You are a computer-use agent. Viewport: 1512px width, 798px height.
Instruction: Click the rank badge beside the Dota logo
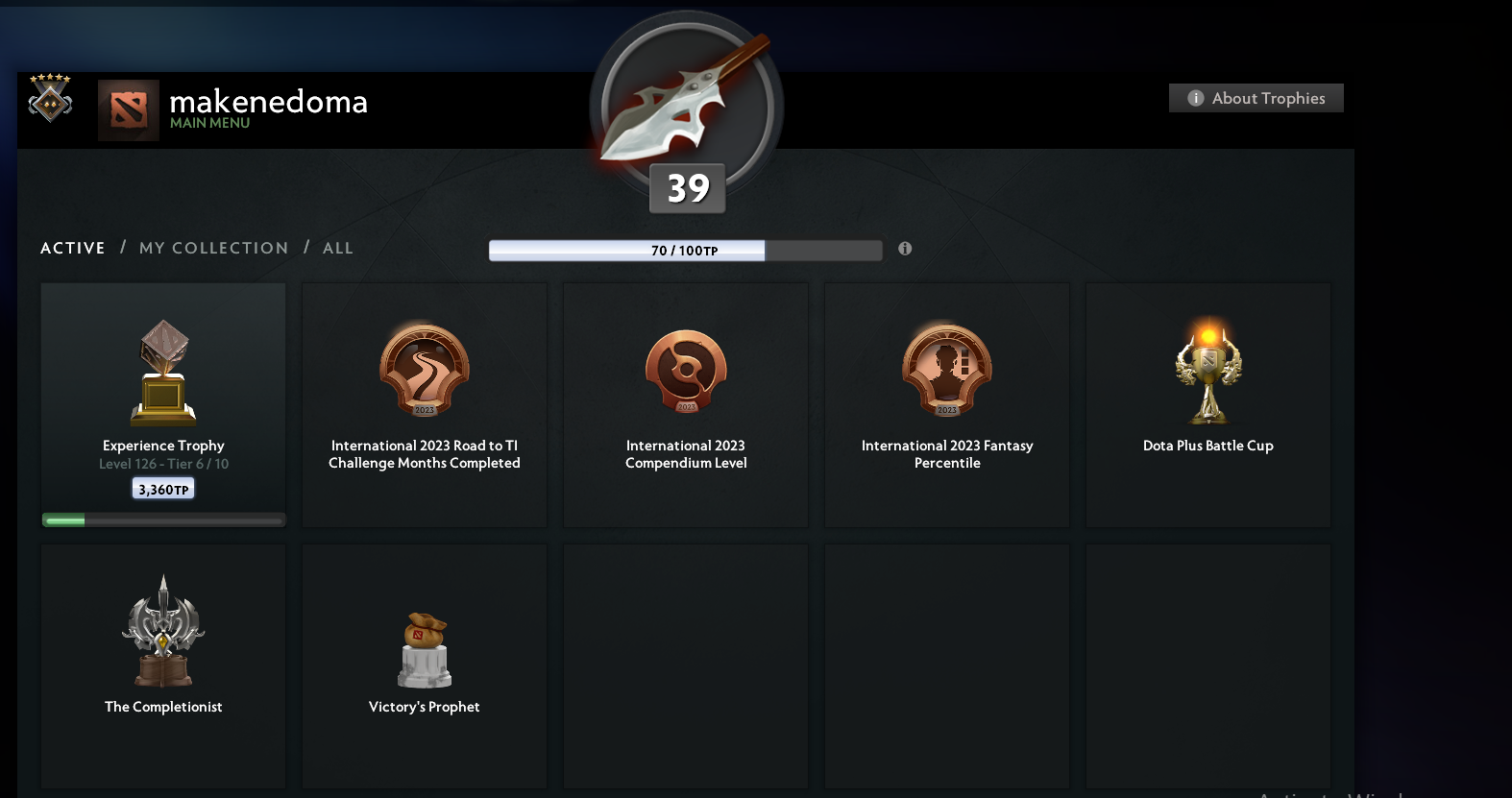[x=49, y=99]
